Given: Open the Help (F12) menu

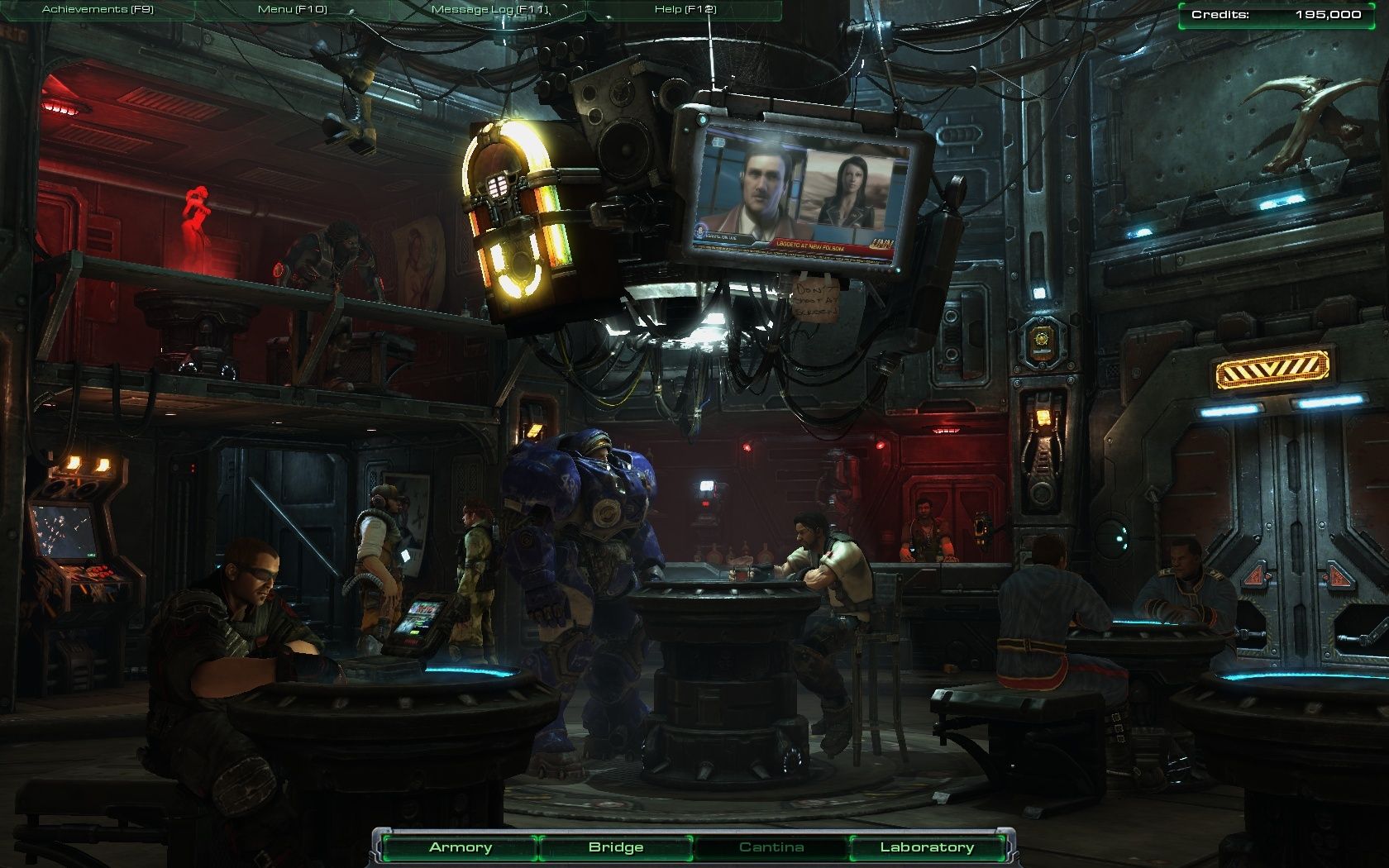Looking at the screenshot, I should pyautogui.click(x=685, y=10).
